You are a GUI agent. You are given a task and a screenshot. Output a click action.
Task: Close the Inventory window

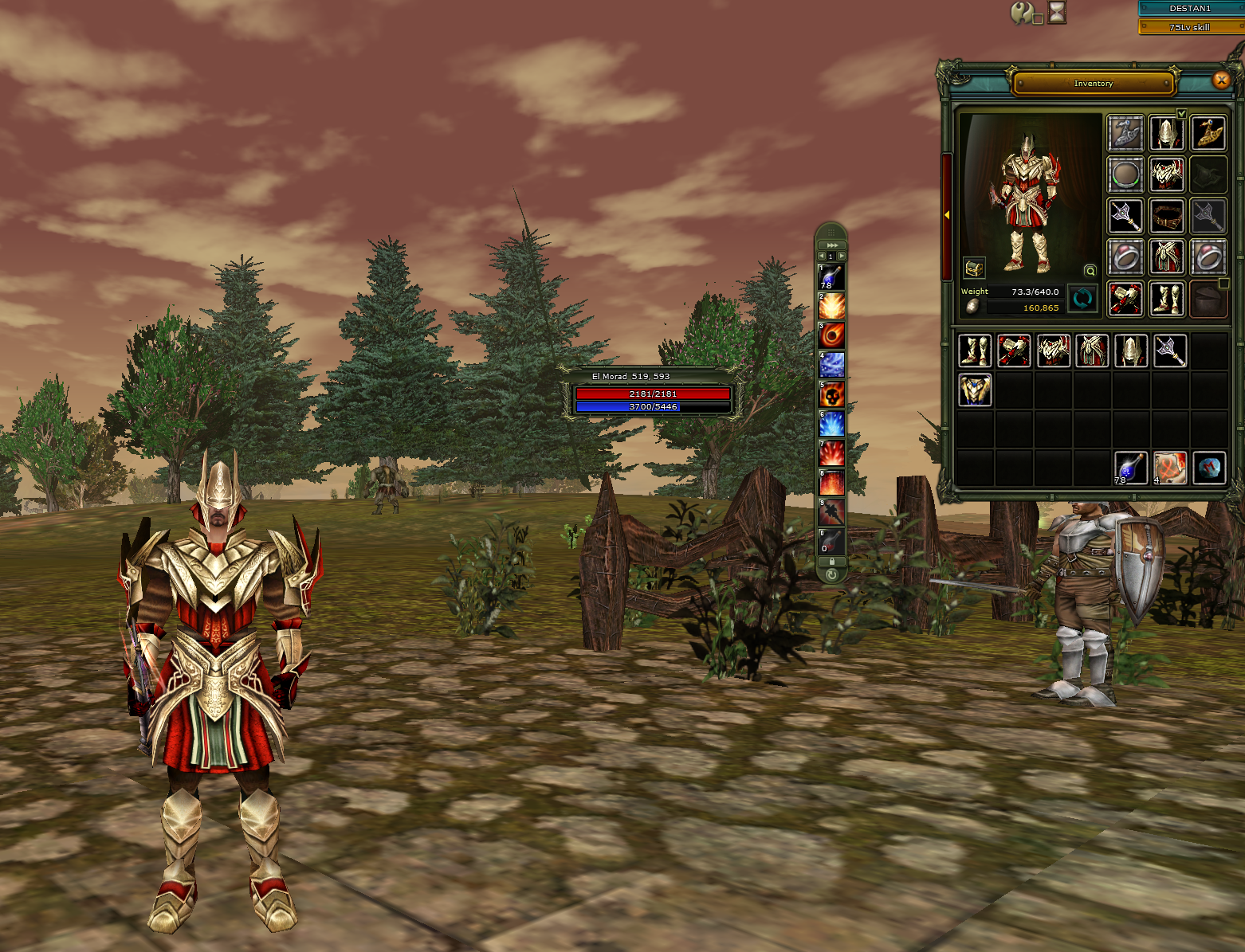[1220, 80]
